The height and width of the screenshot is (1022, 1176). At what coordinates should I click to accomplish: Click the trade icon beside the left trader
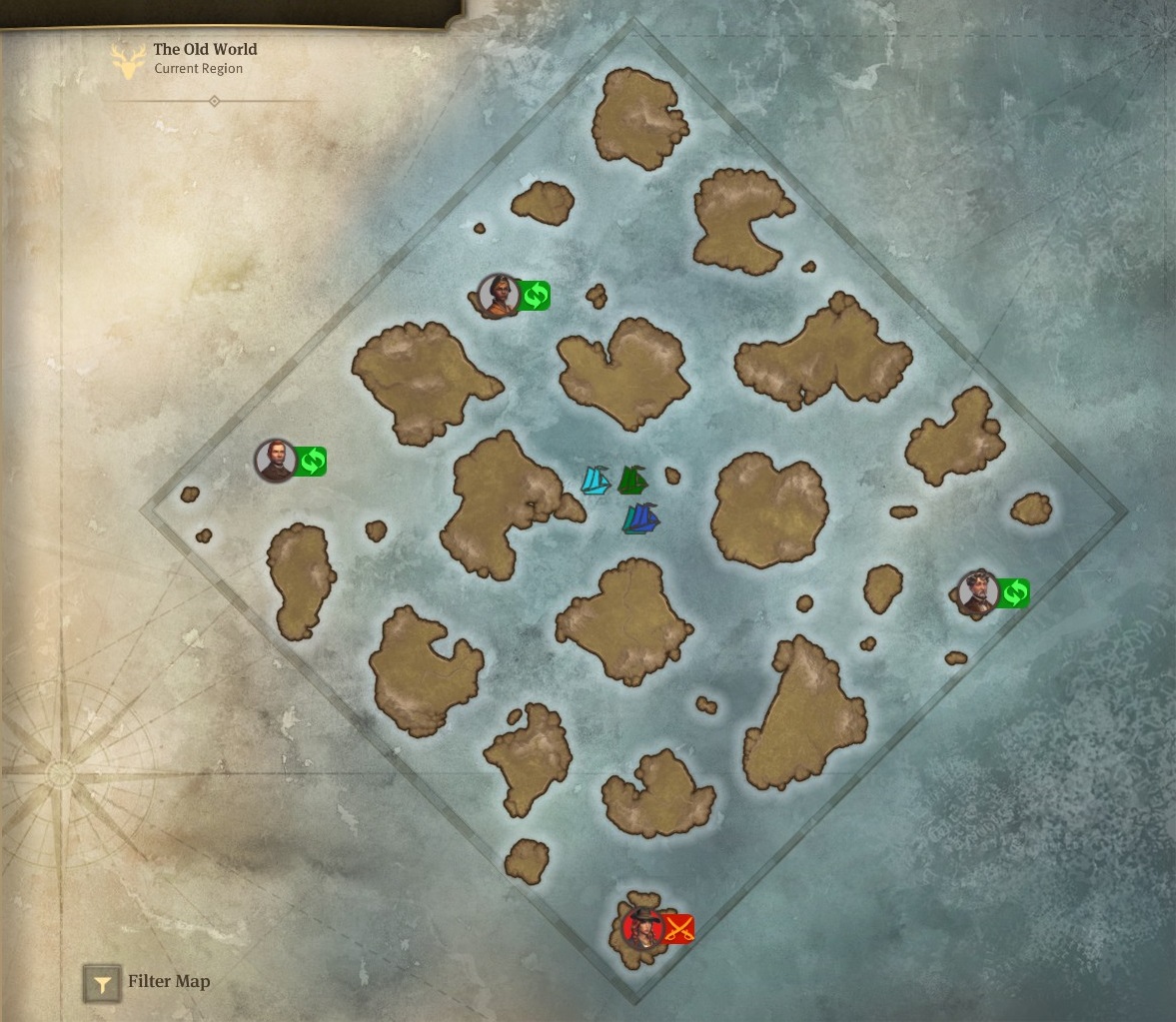pyautogui.click(x=313, y=462)
